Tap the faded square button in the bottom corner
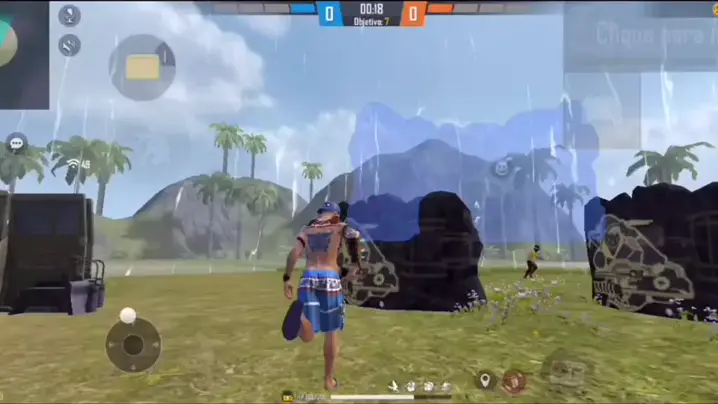718x404 pixels. [567, 369]
